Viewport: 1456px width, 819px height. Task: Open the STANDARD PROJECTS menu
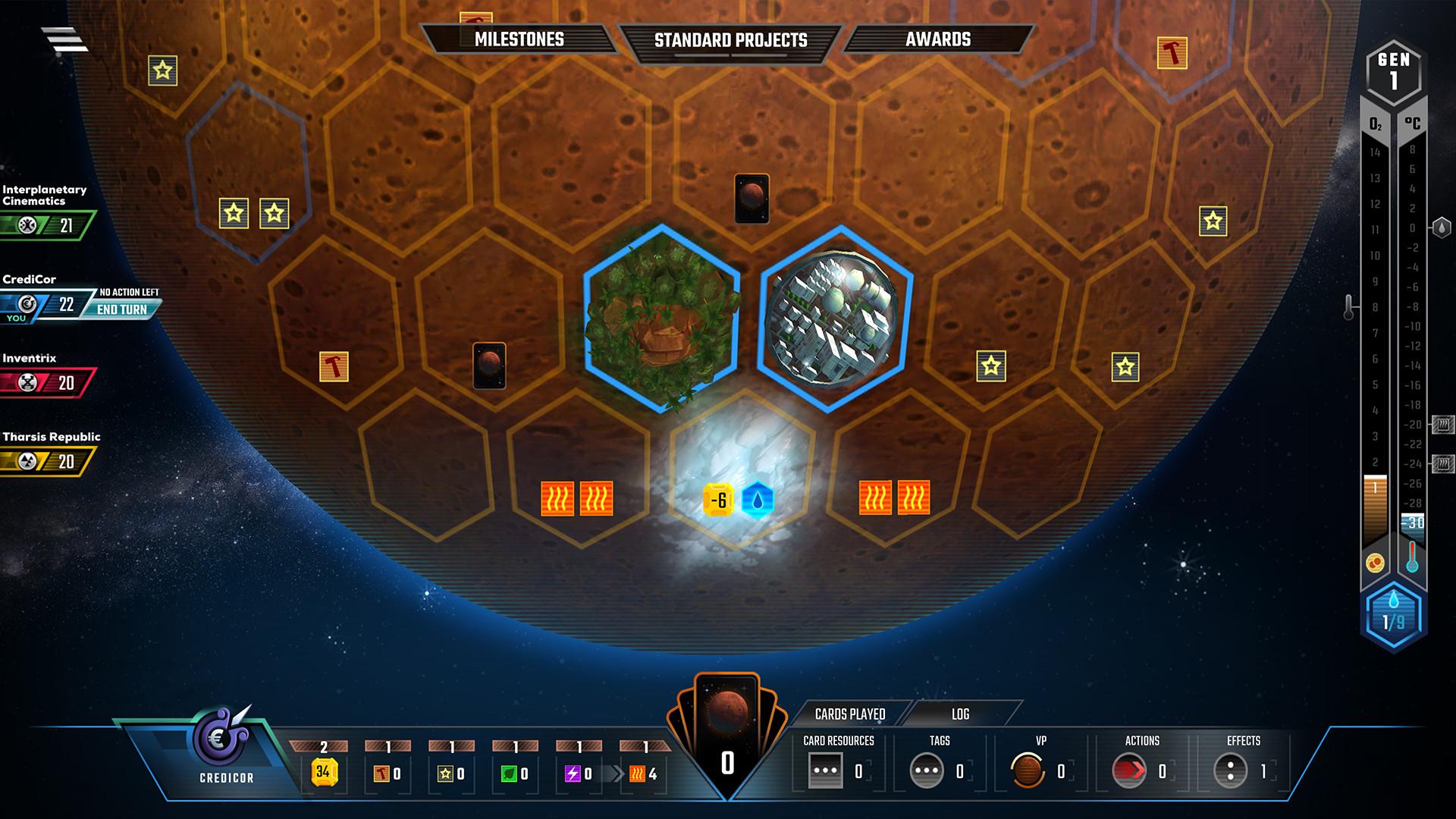click(x=730, y=39)
